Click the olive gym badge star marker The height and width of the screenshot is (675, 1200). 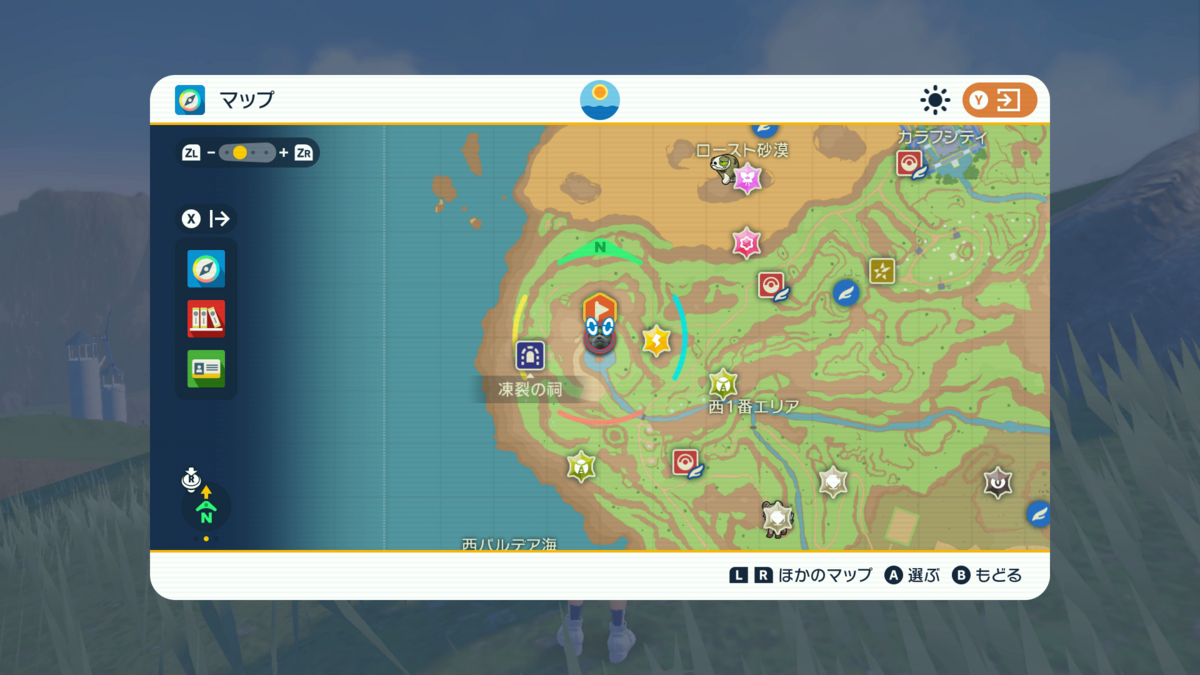[881, 270]
